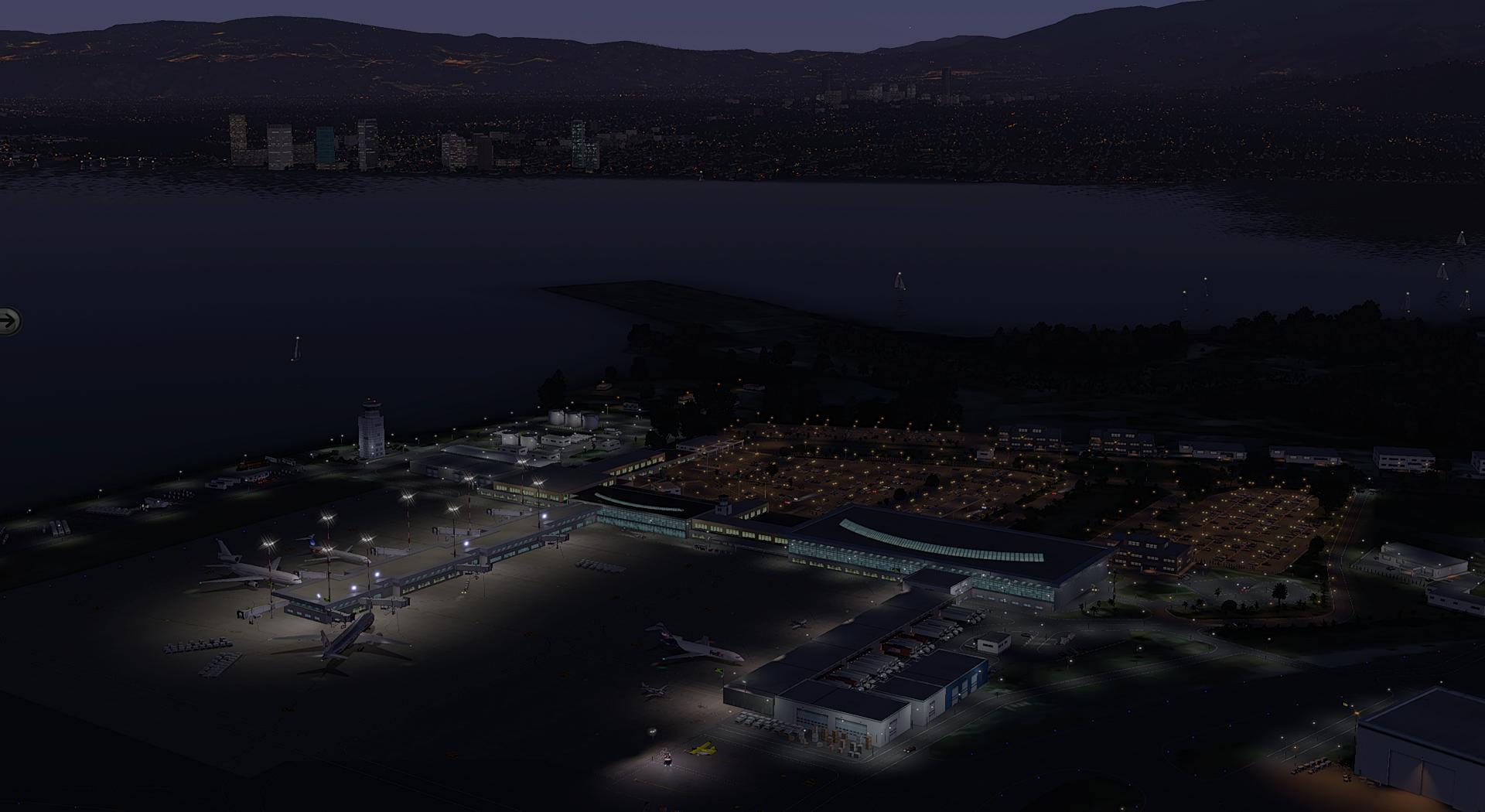Click the right-arrow side panel button
The width and height of the screenshot is (1485, 812).
coord(9,320)
